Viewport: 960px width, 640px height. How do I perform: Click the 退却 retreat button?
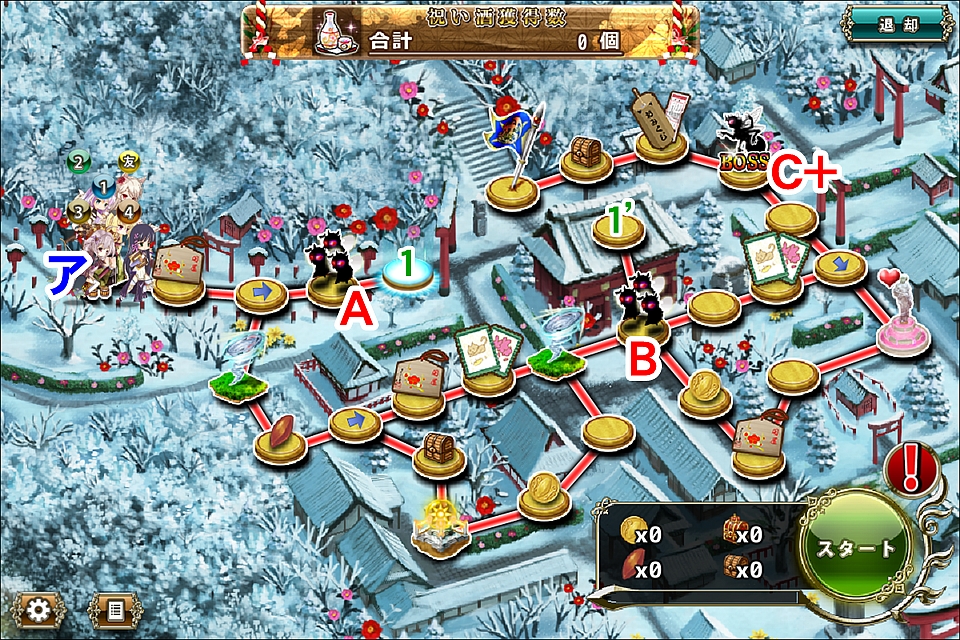pyautogui.click(x=894, y=25)
